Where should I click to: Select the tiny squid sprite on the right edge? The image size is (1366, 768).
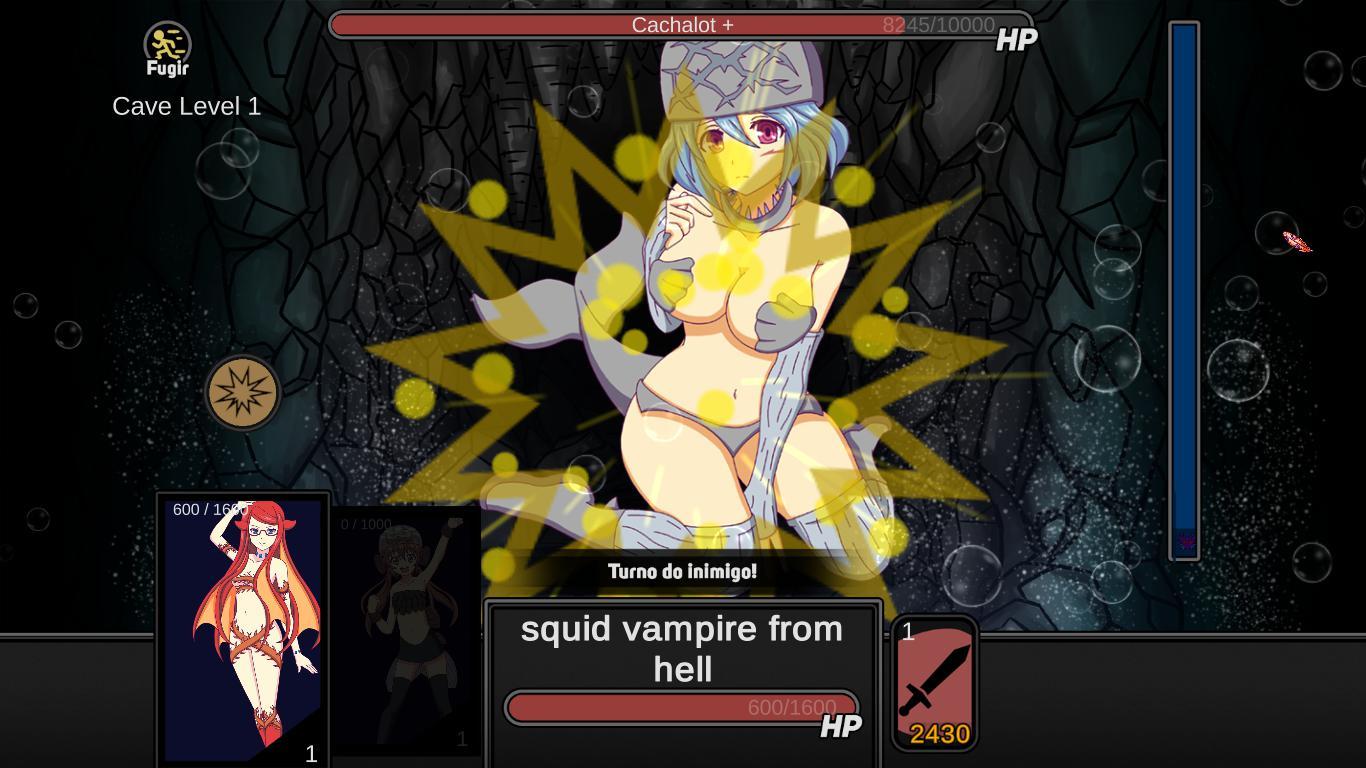(1295, 242)
